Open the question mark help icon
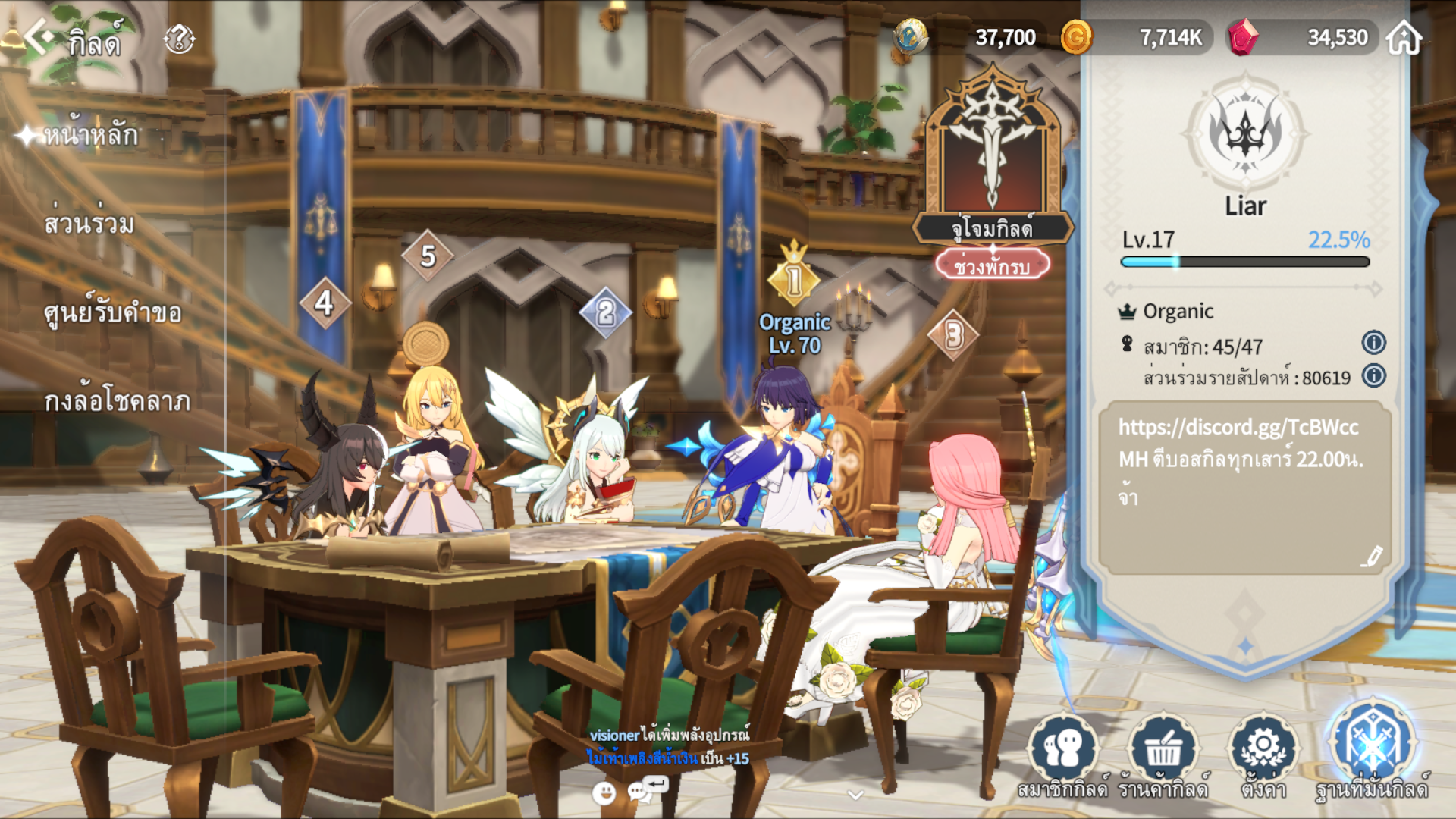The height and width of the screenshot is (819, 1456). [180, 38]
